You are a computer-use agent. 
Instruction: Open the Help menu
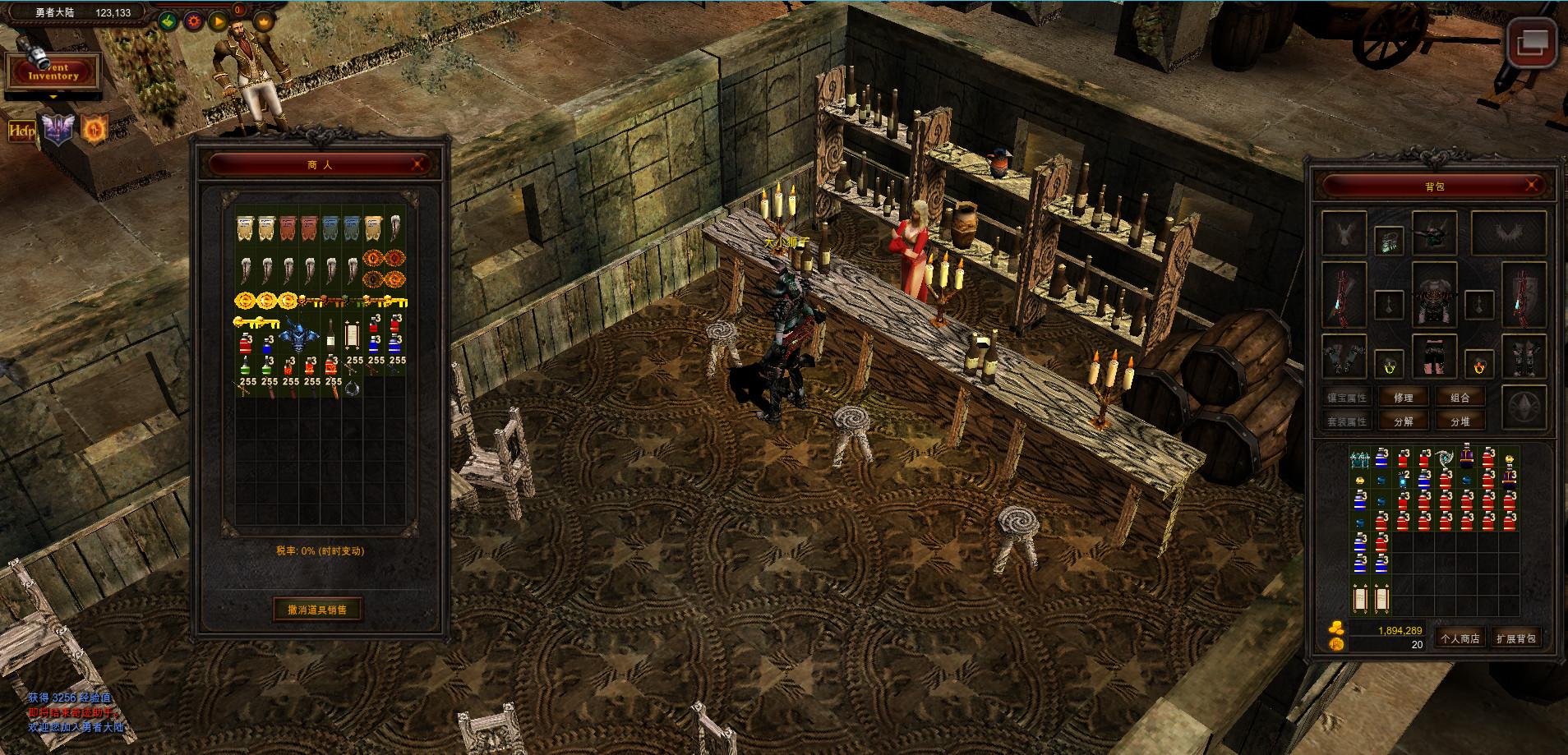point(21,131)
